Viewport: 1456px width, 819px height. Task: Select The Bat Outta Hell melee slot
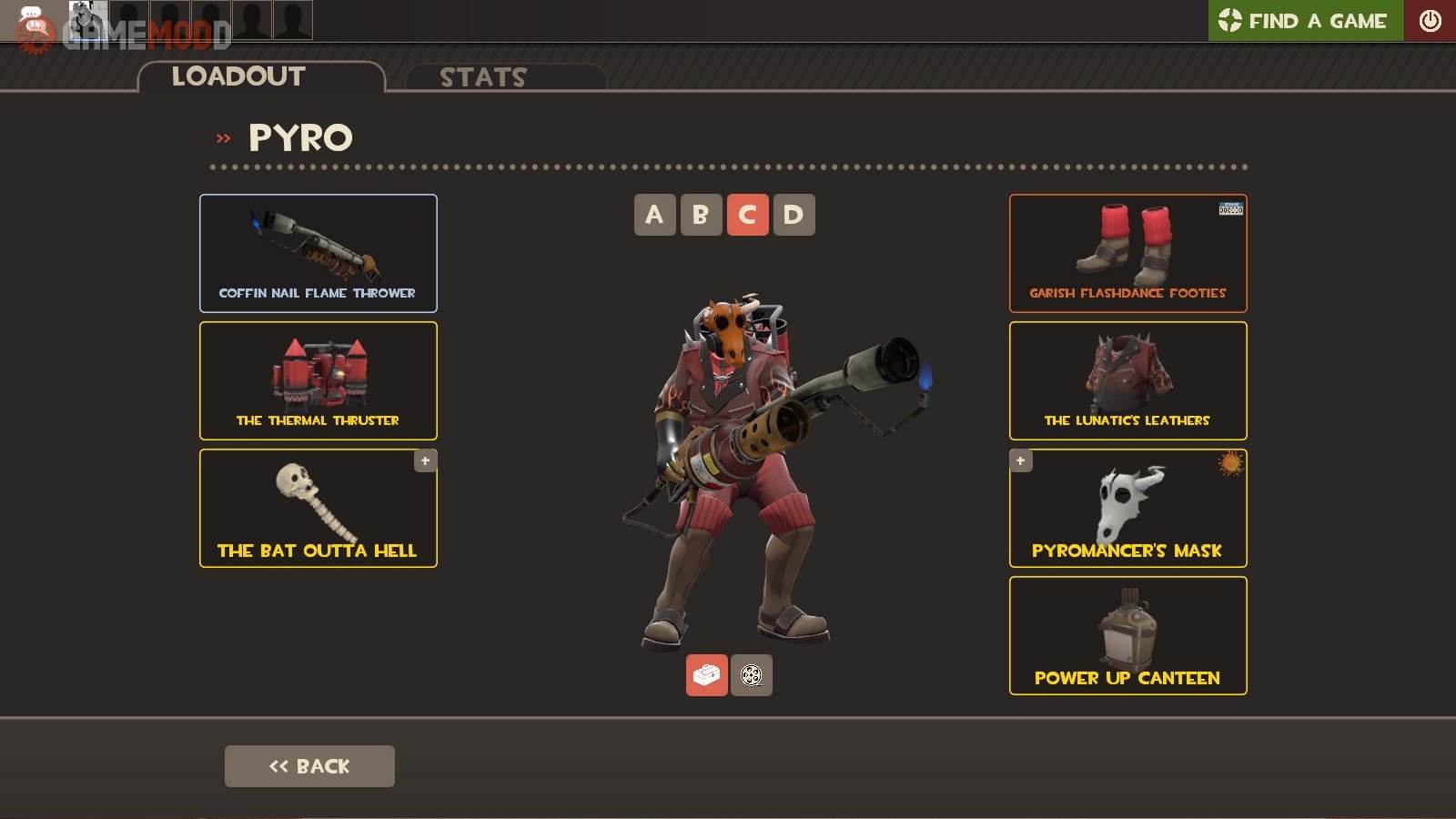pos(318,508)
